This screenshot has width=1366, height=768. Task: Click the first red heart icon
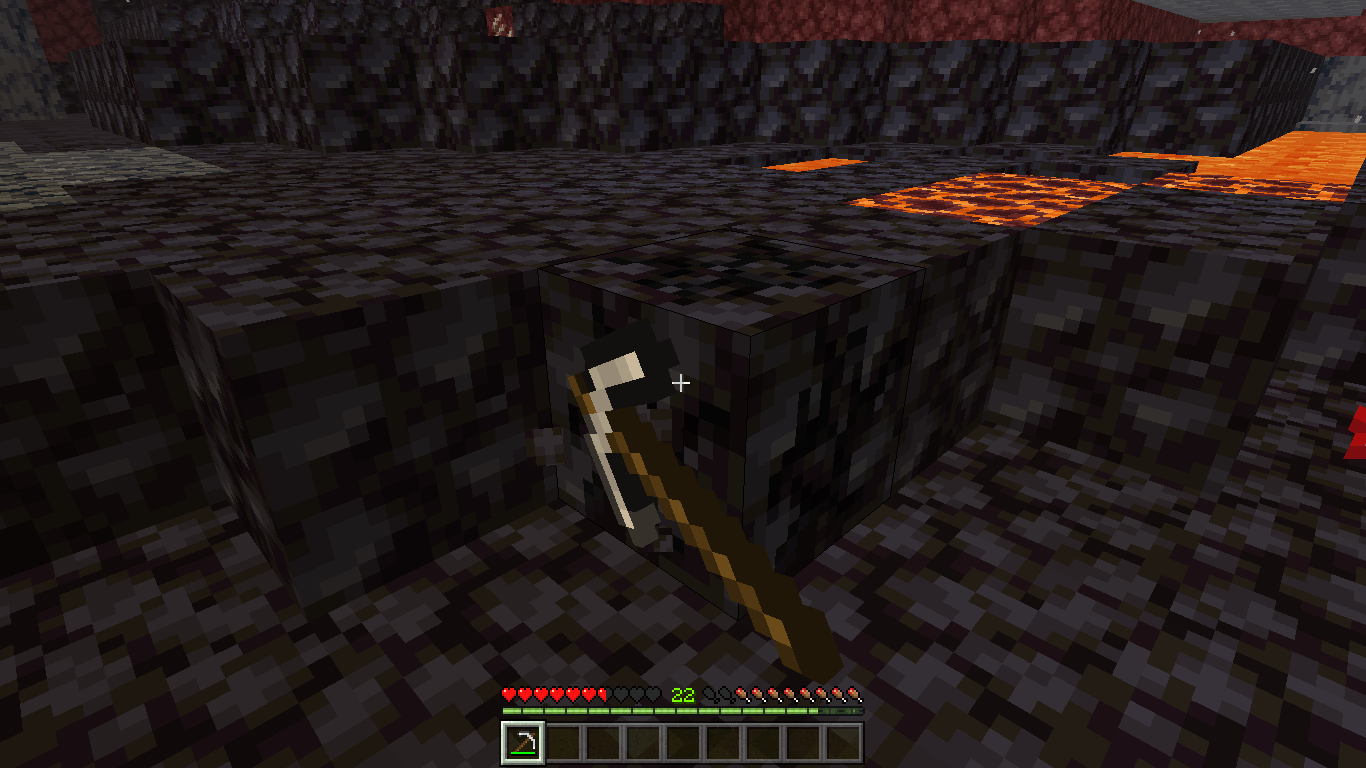(x=508, y=691)
